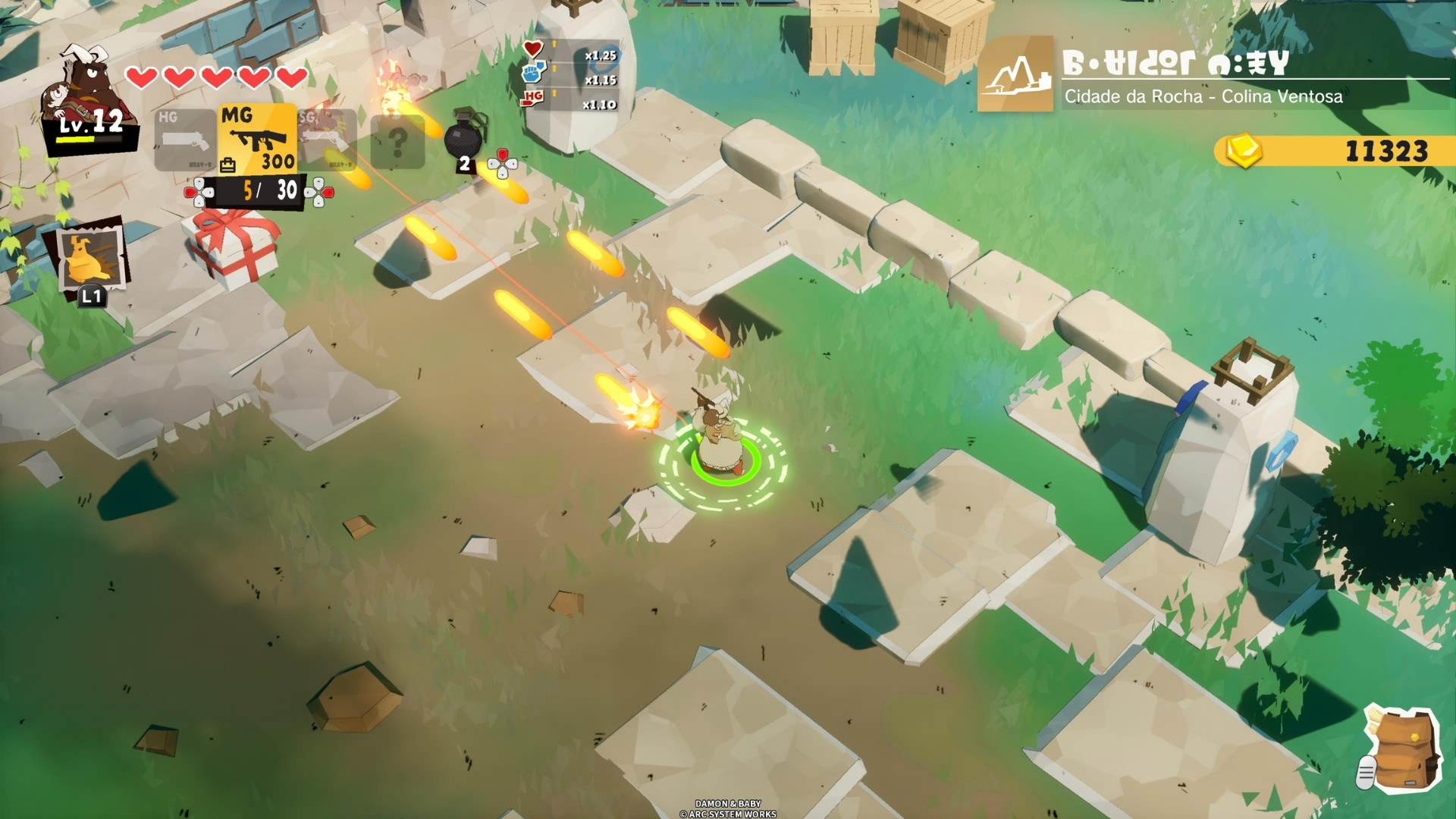This screenshot has height=819, width=1456.
Task: Select the HG handgun weapon slot
Action: coord(185,140)
